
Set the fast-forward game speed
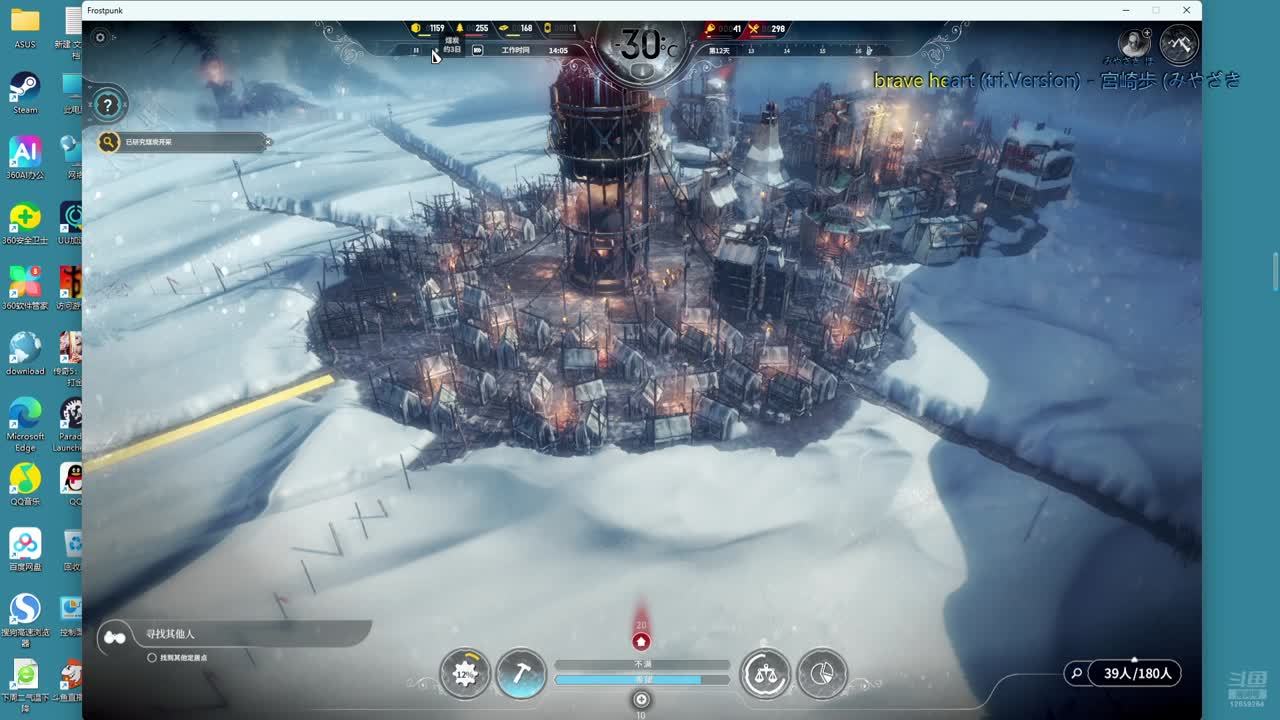click(477, 50)
